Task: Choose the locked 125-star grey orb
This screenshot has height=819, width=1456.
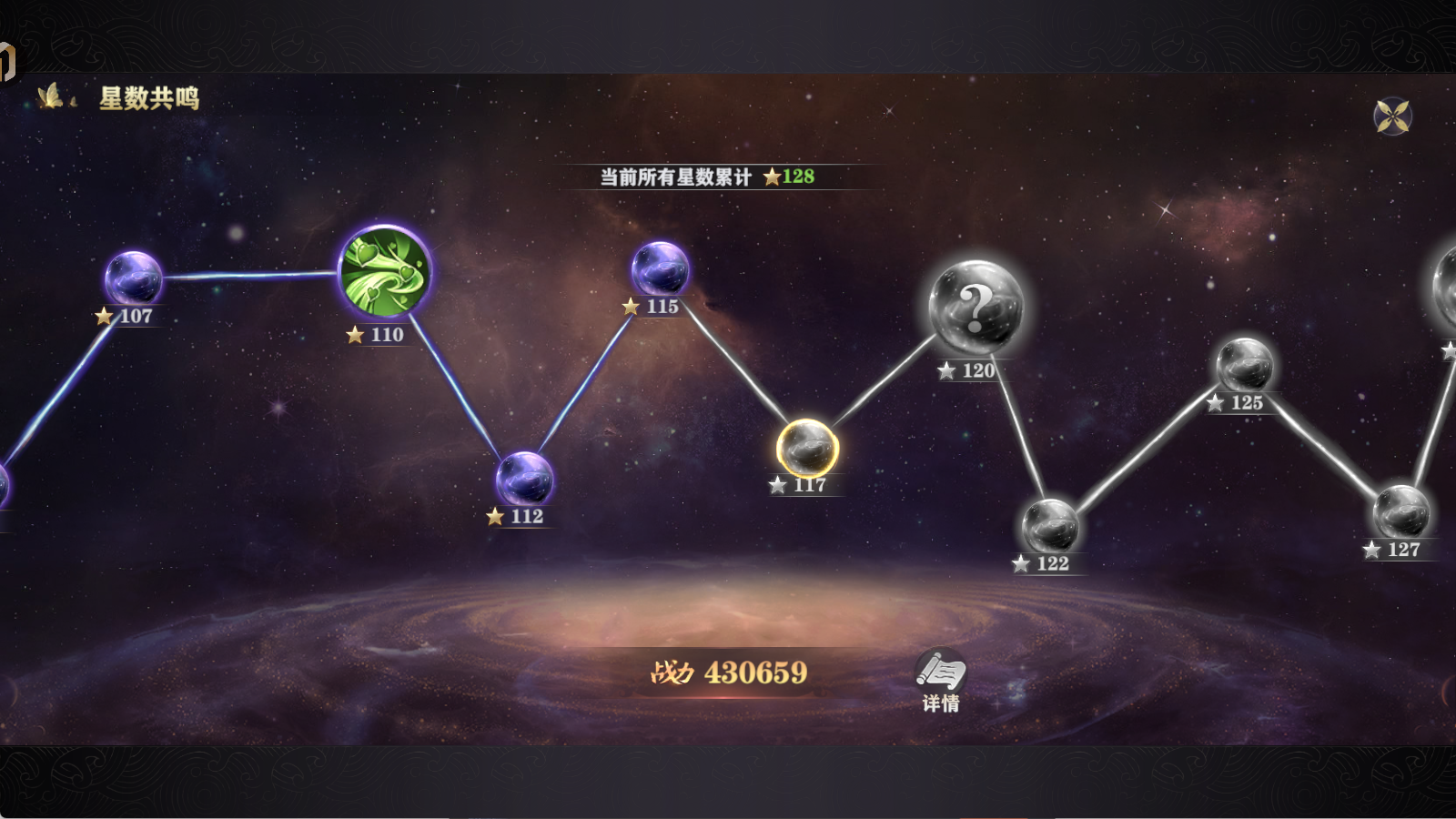Action: 1244,365
